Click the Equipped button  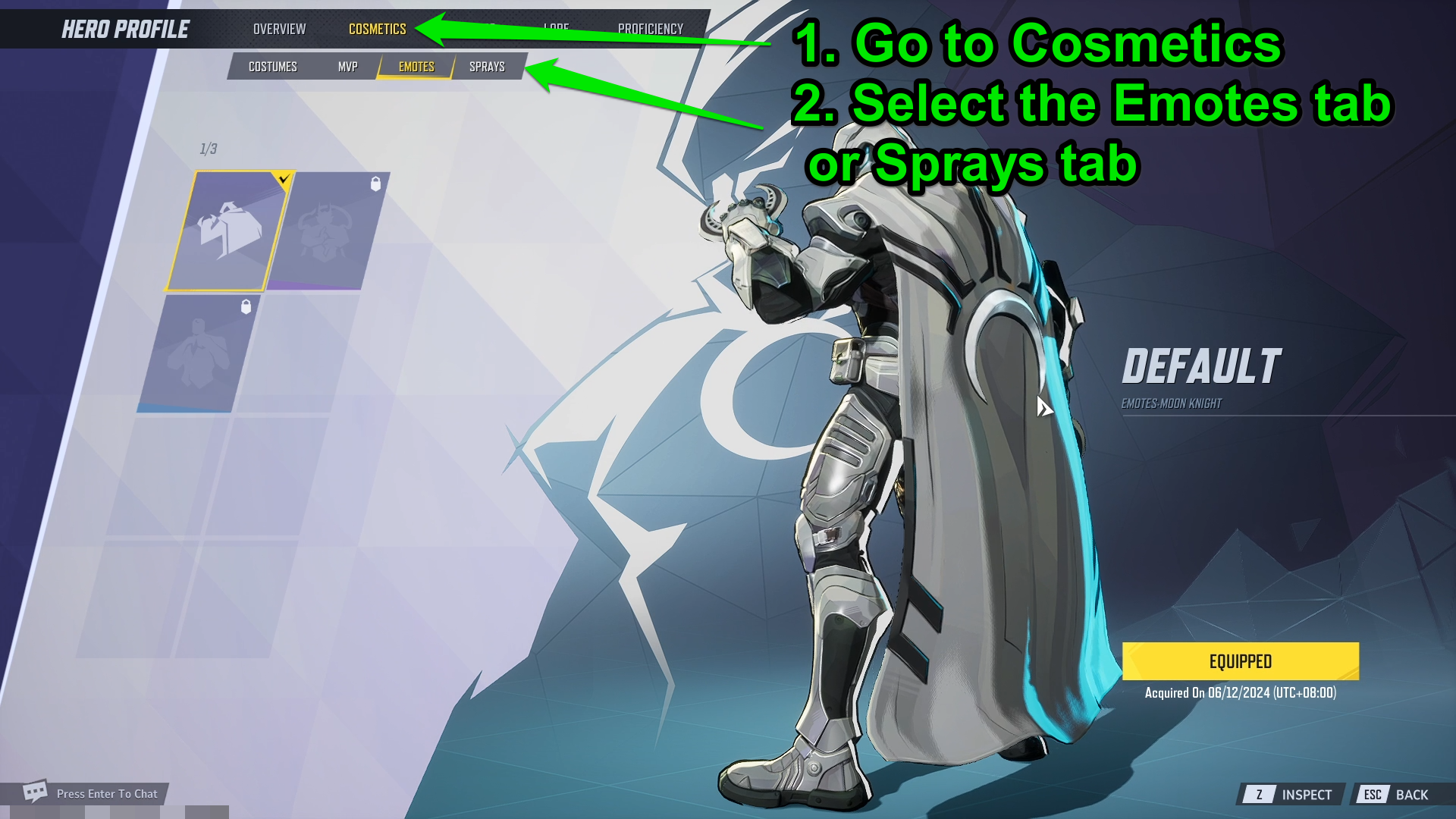(1241, 661)
